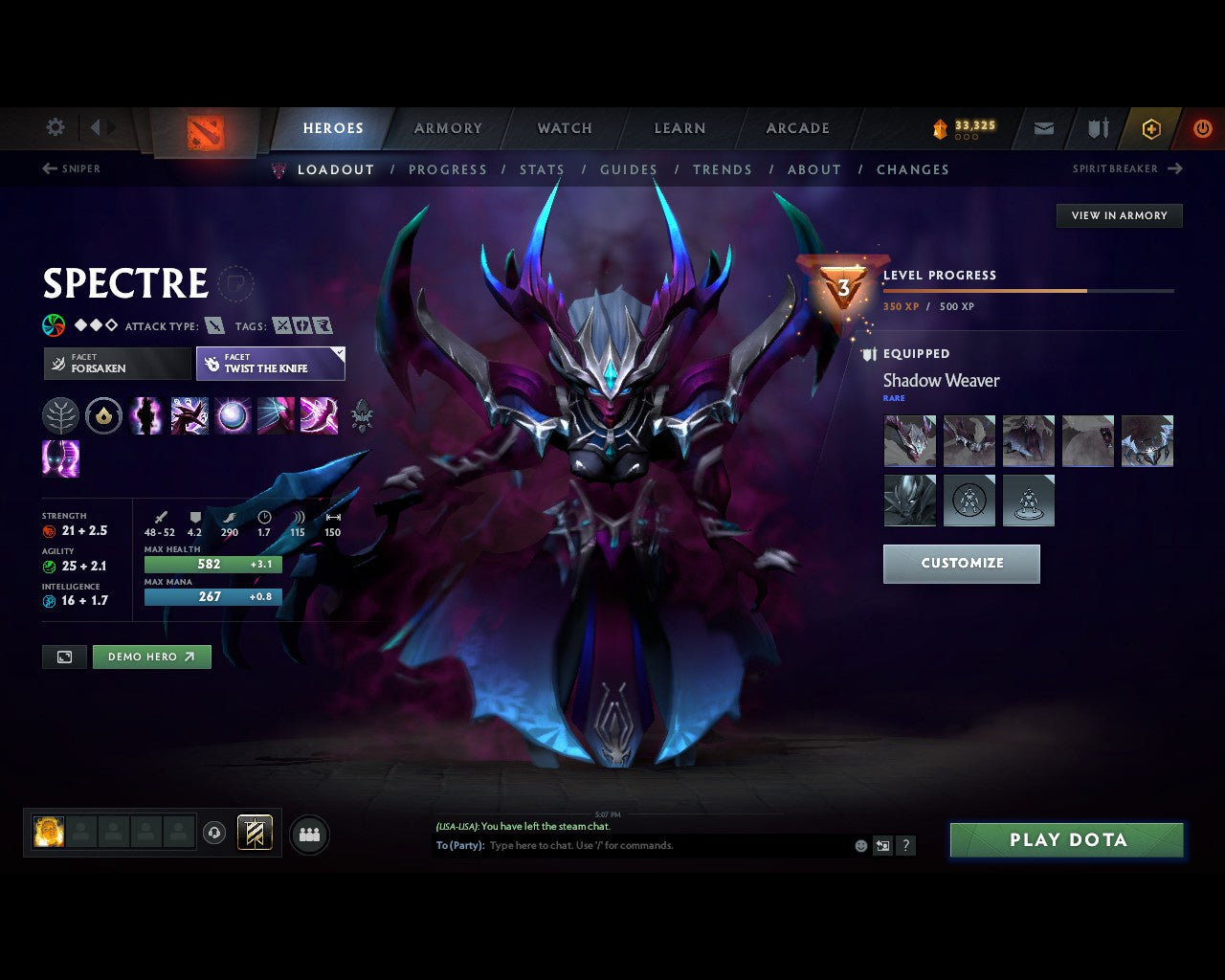Go back to Sniper hero page
The image size is (1225, 980).
(x=71, y=168)
